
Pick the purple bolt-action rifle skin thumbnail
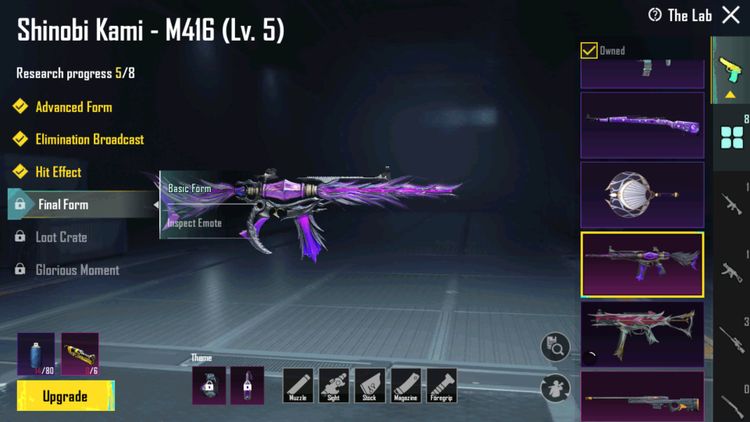pos(642,125)
